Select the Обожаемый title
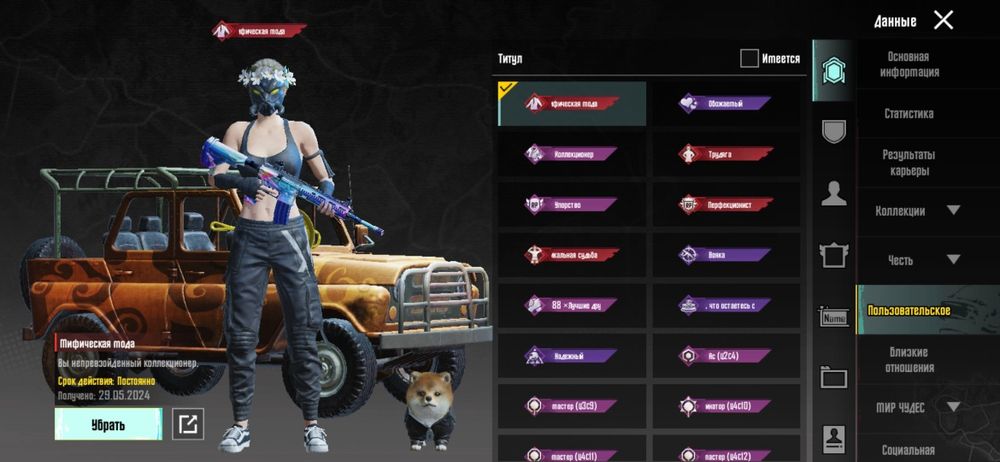1000x462 pixels. (725, 103)
